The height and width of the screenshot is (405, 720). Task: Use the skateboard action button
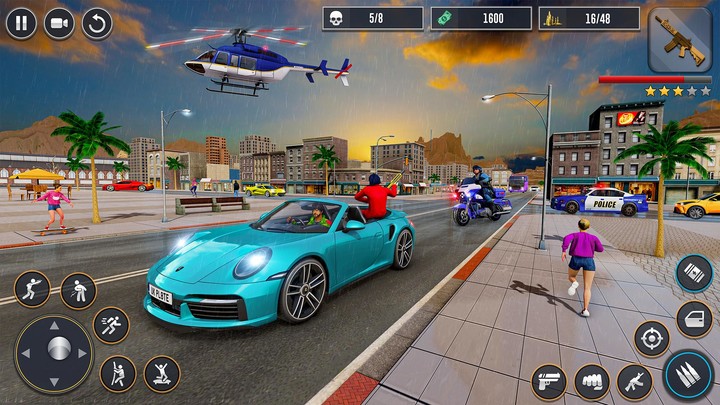(162, 374)
